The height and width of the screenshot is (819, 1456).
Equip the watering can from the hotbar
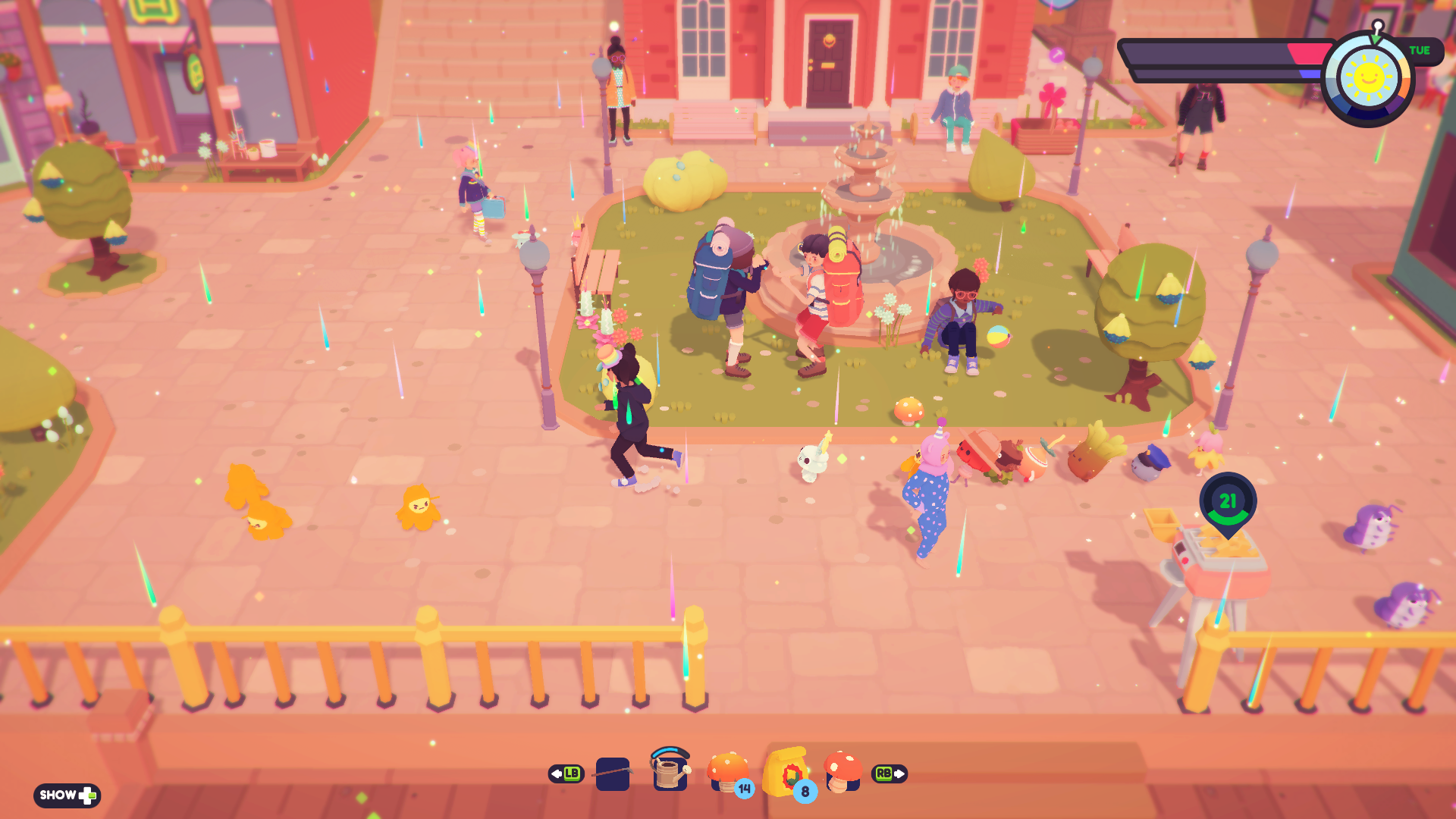(x=670, y=772)
